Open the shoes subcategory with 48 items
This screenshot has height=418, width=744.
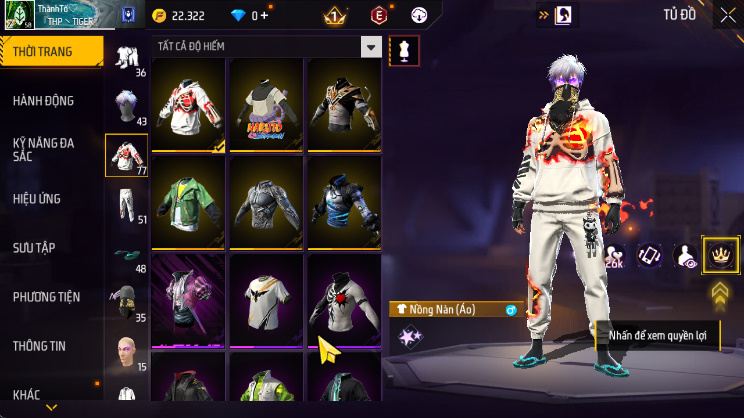[x=126, y=255]
